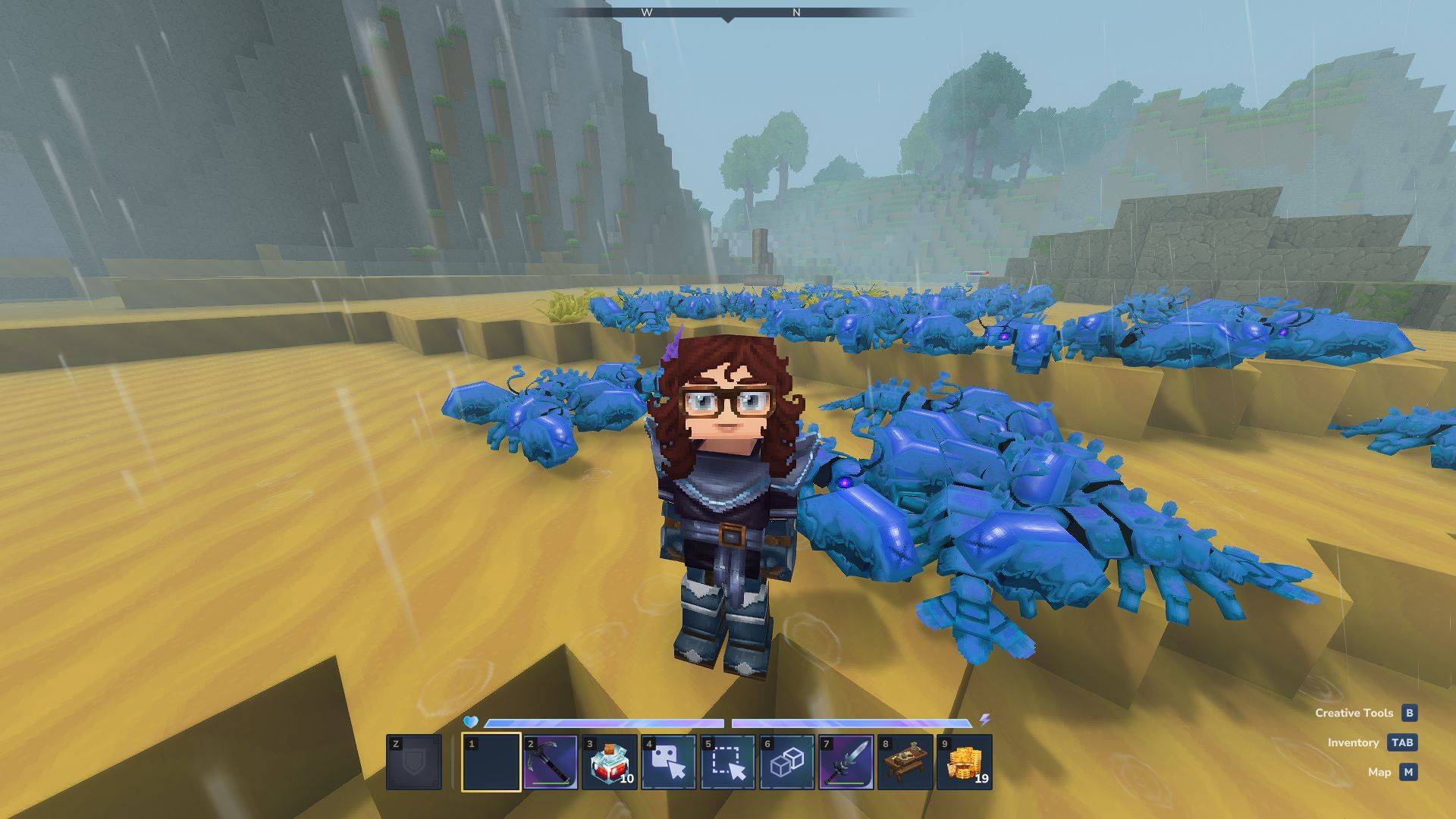Select the wooden workbench slot
1456x819 pixels.
[x=905, y=762]
